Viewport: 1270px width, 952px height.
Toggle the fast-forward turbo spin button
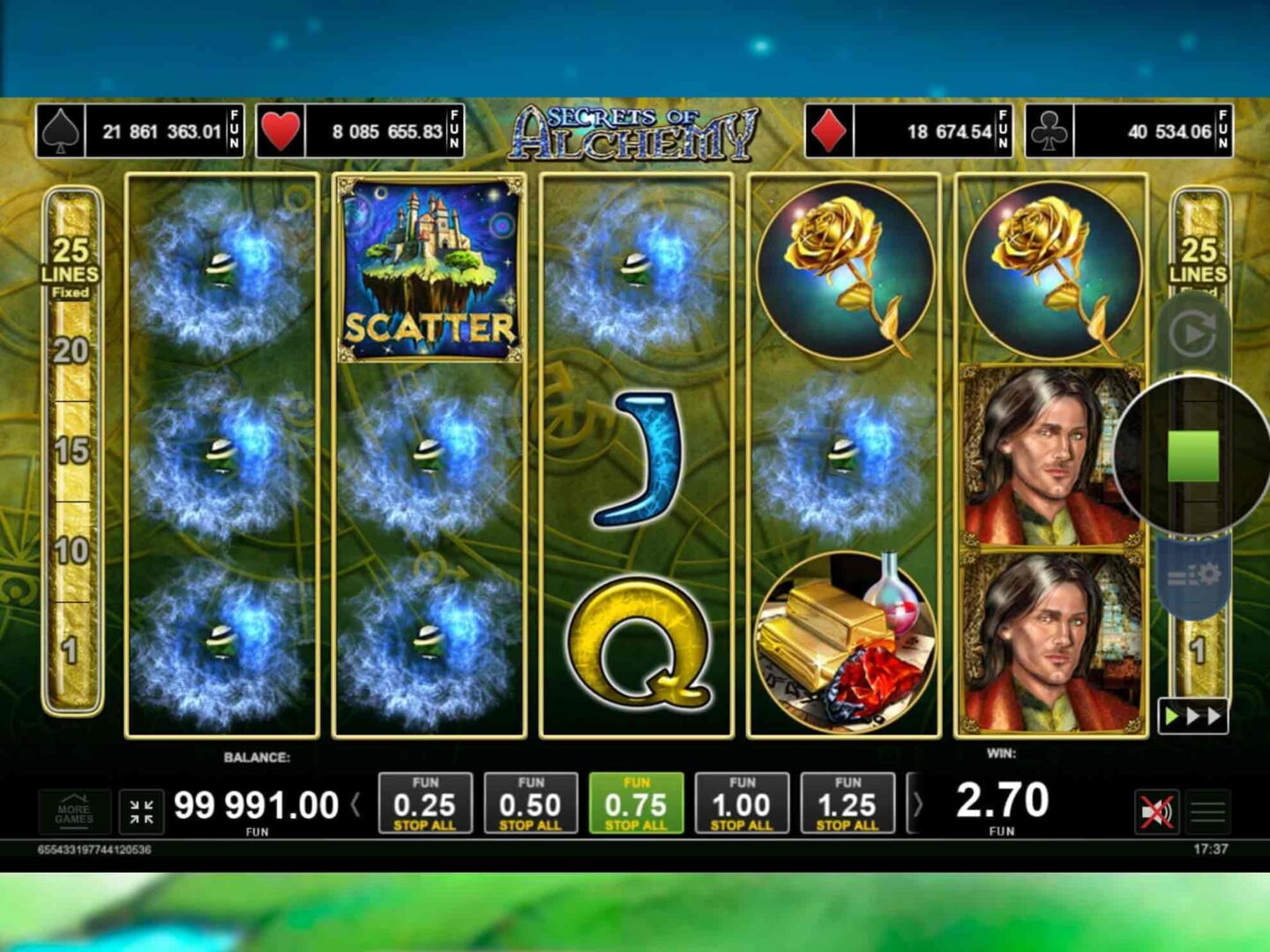[x=1192, y=716]
